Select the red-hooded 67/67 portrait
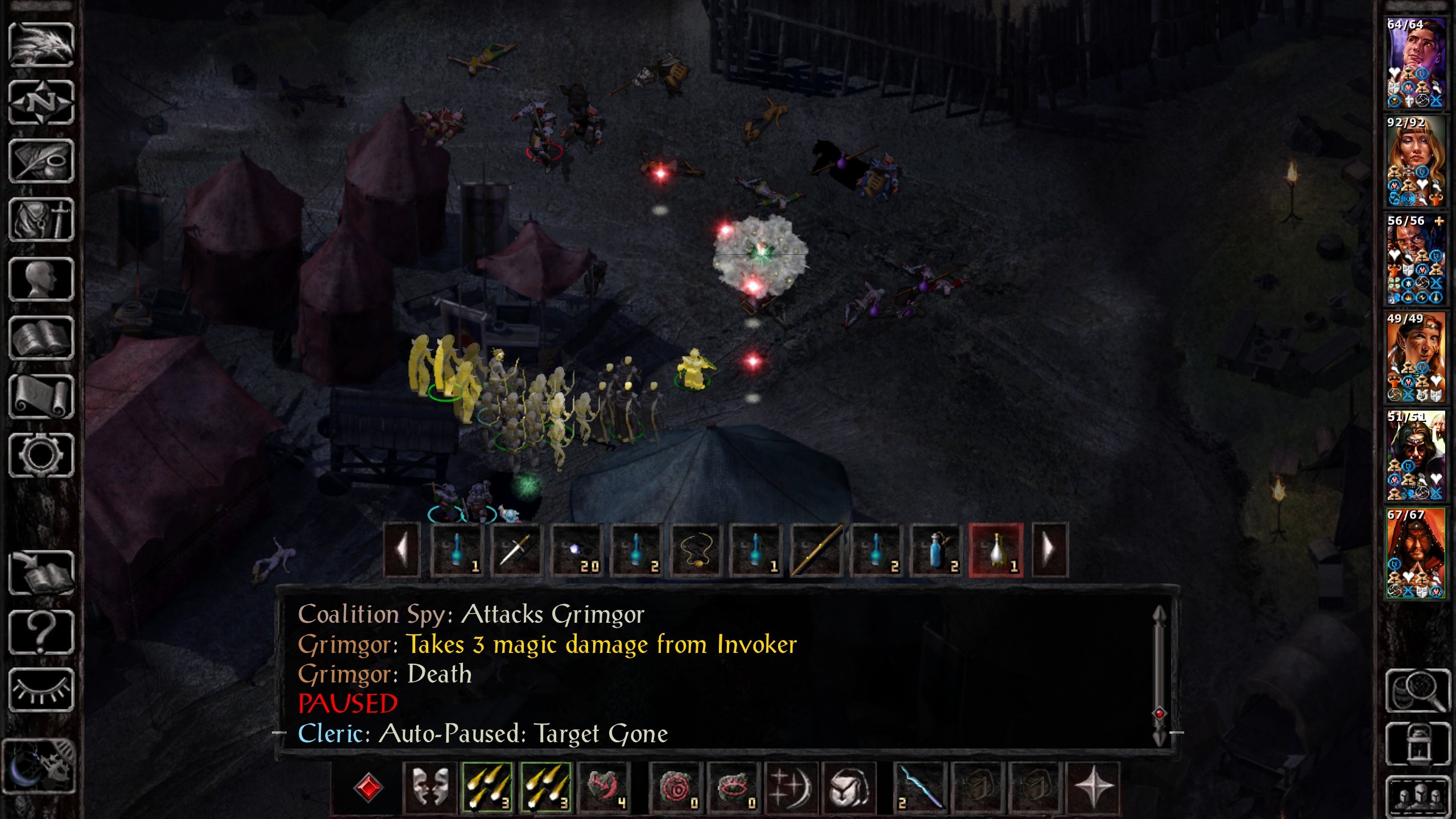 click(x=1415, y=553)
